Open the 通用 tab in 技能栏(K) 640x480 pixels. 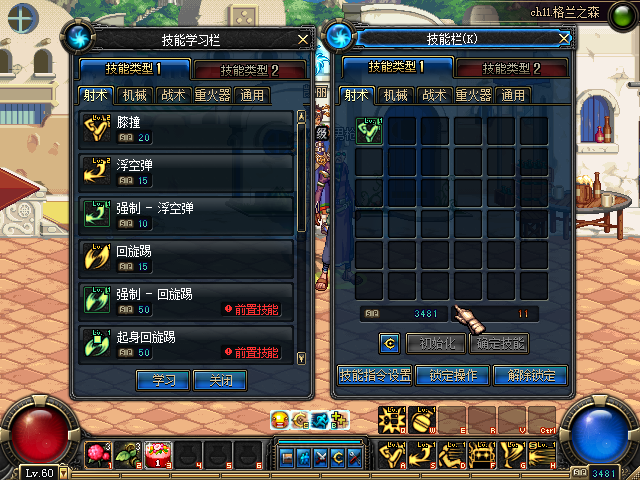click(x=513, y=96)
